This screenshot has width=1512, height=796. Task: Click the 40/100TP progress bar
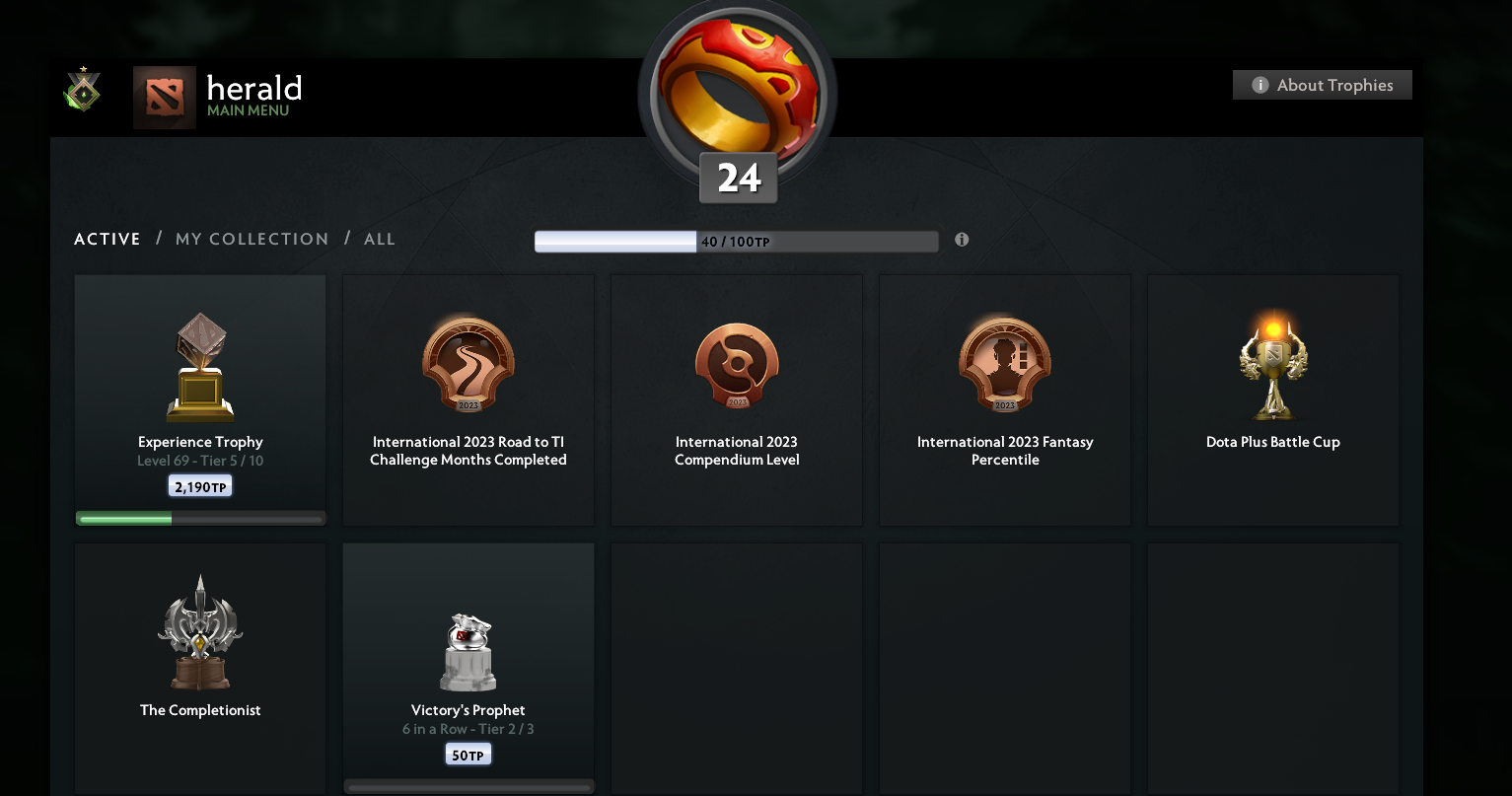pos(736,241)
